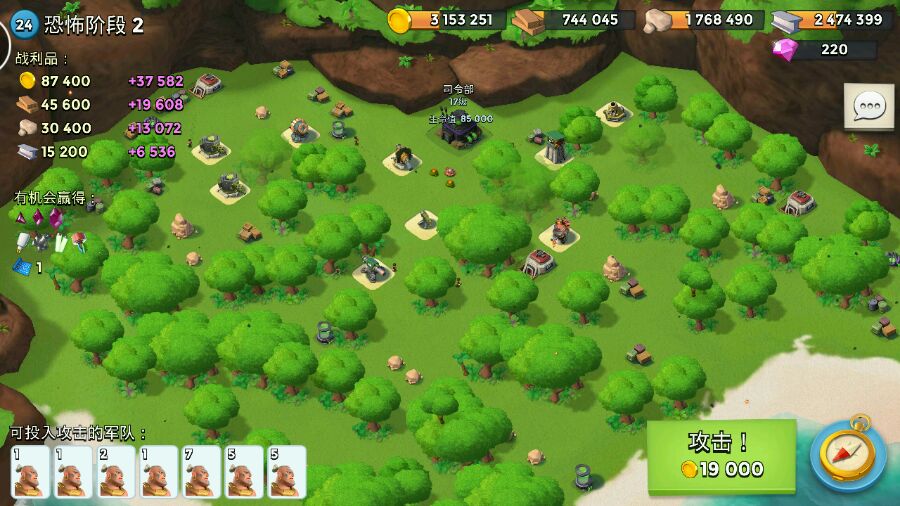Image resolution: width=900 pixels, height=506 pixels.
Task: Choose the warrior troop card showing 2
Action: coord(116,471)
